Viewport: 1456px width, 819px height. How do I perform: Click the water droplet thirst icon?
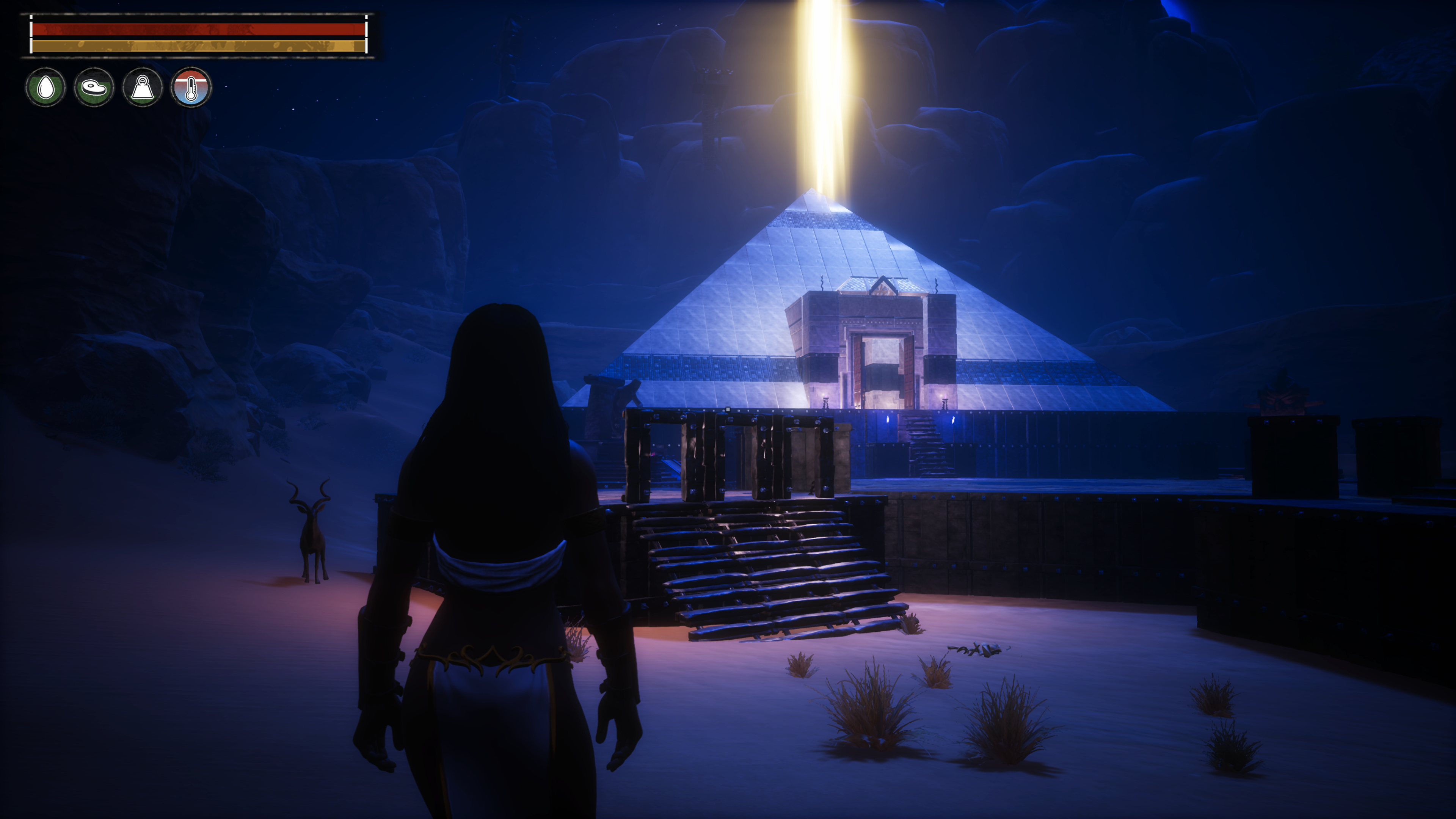(45, 88)
